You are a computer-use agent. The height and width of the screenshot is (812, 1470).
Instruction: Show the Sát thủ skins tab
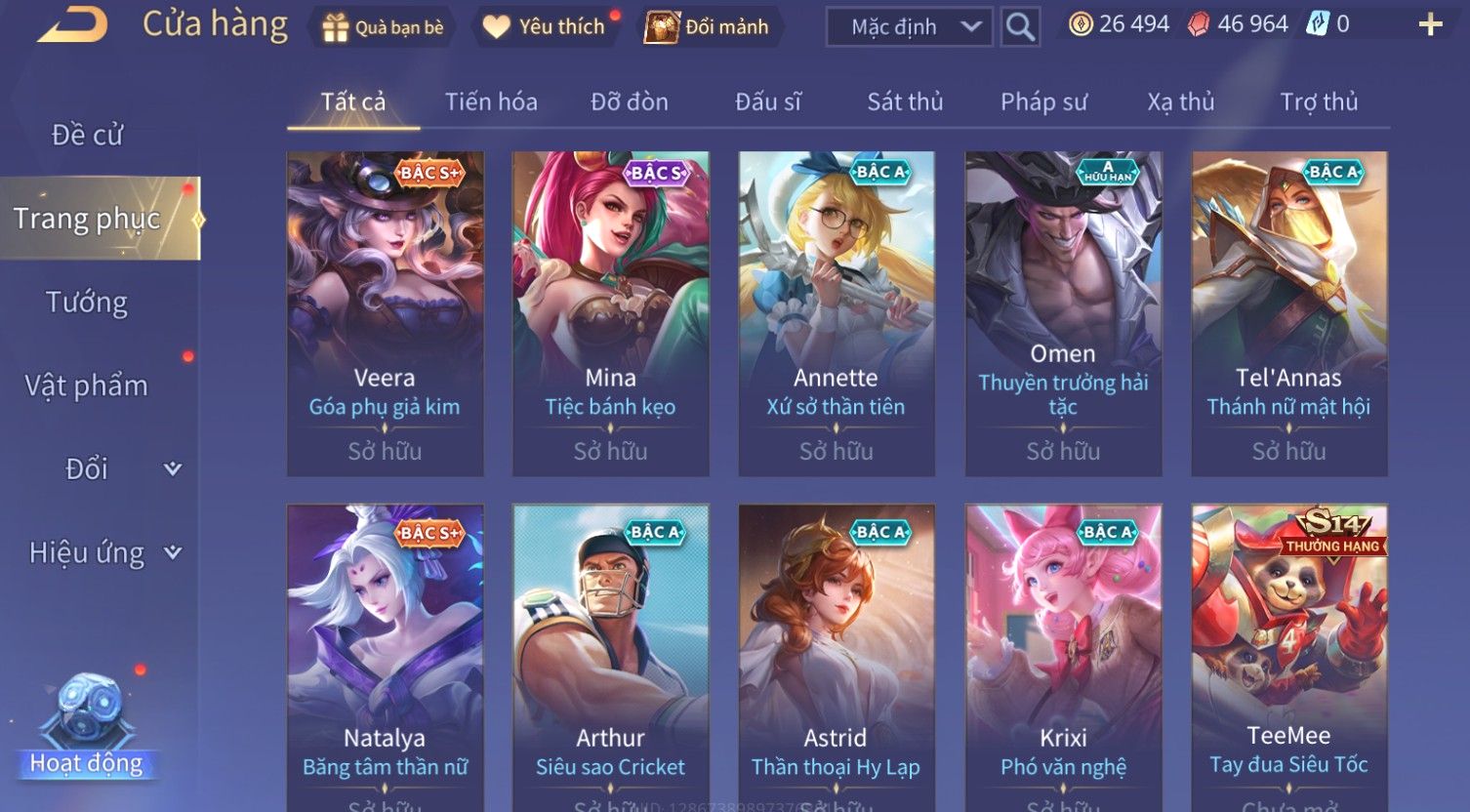point(905,102)
